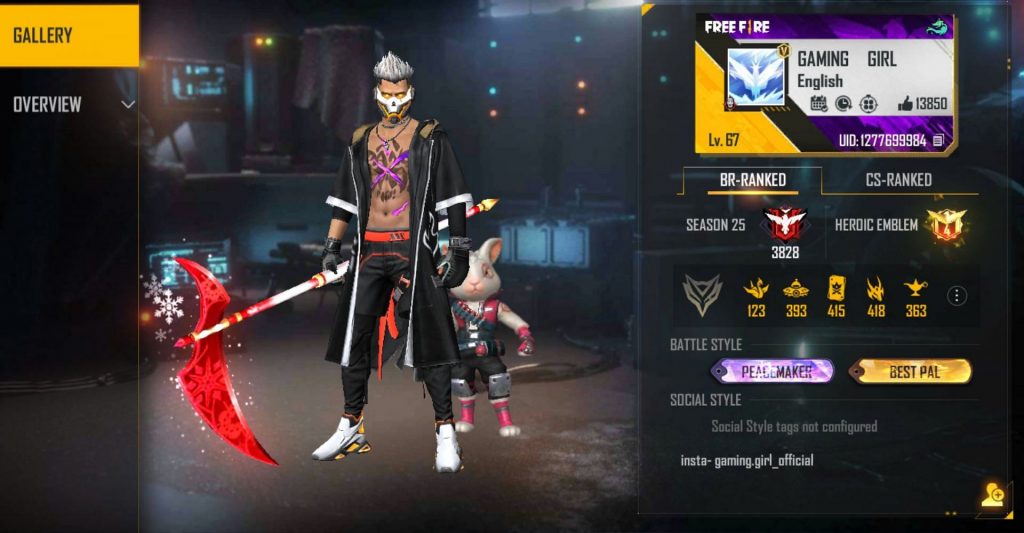
Task: Switch to the CS-Ranked tab
Action: [897, 180]
